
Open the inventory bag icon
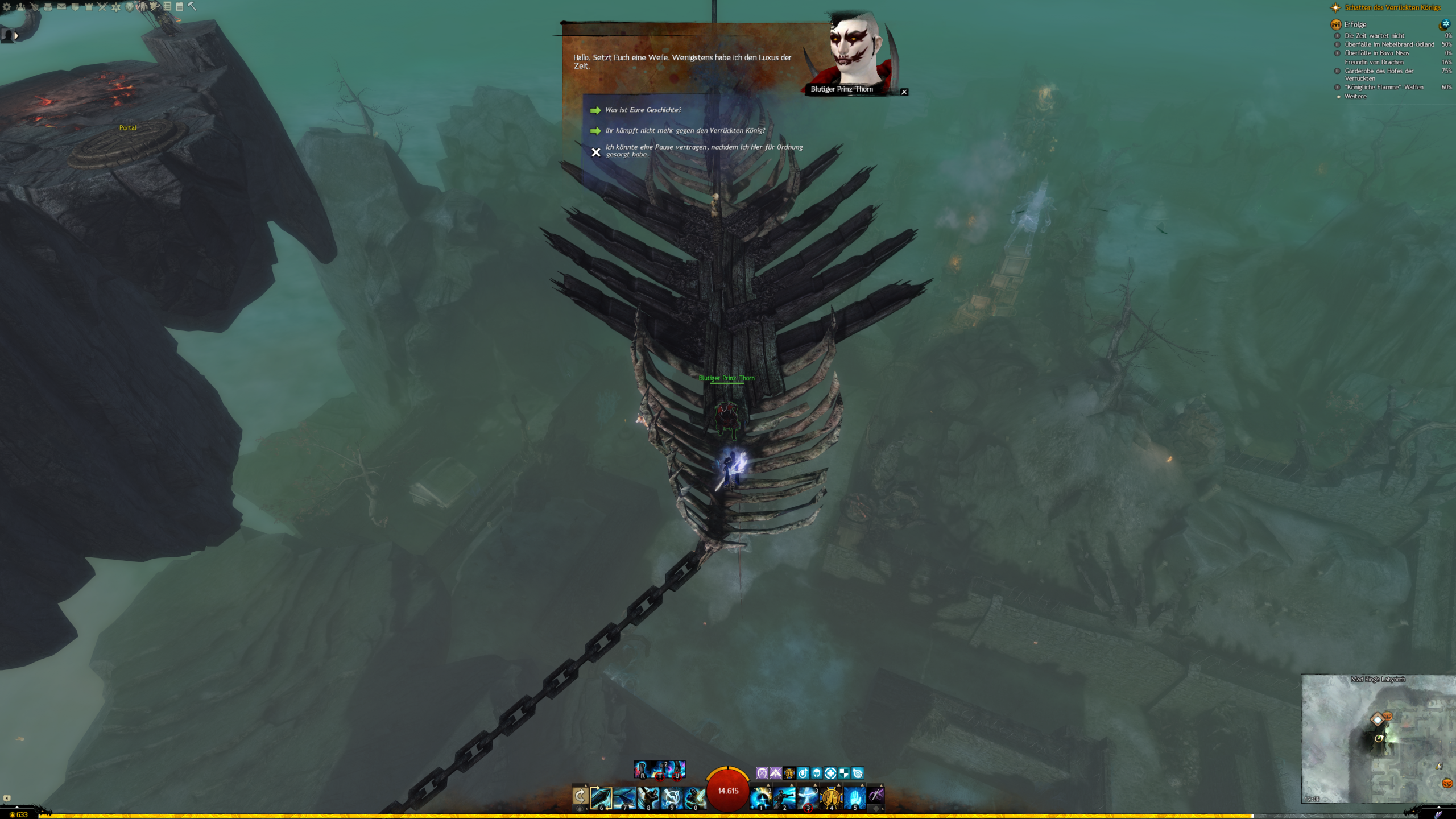(48, 7)
